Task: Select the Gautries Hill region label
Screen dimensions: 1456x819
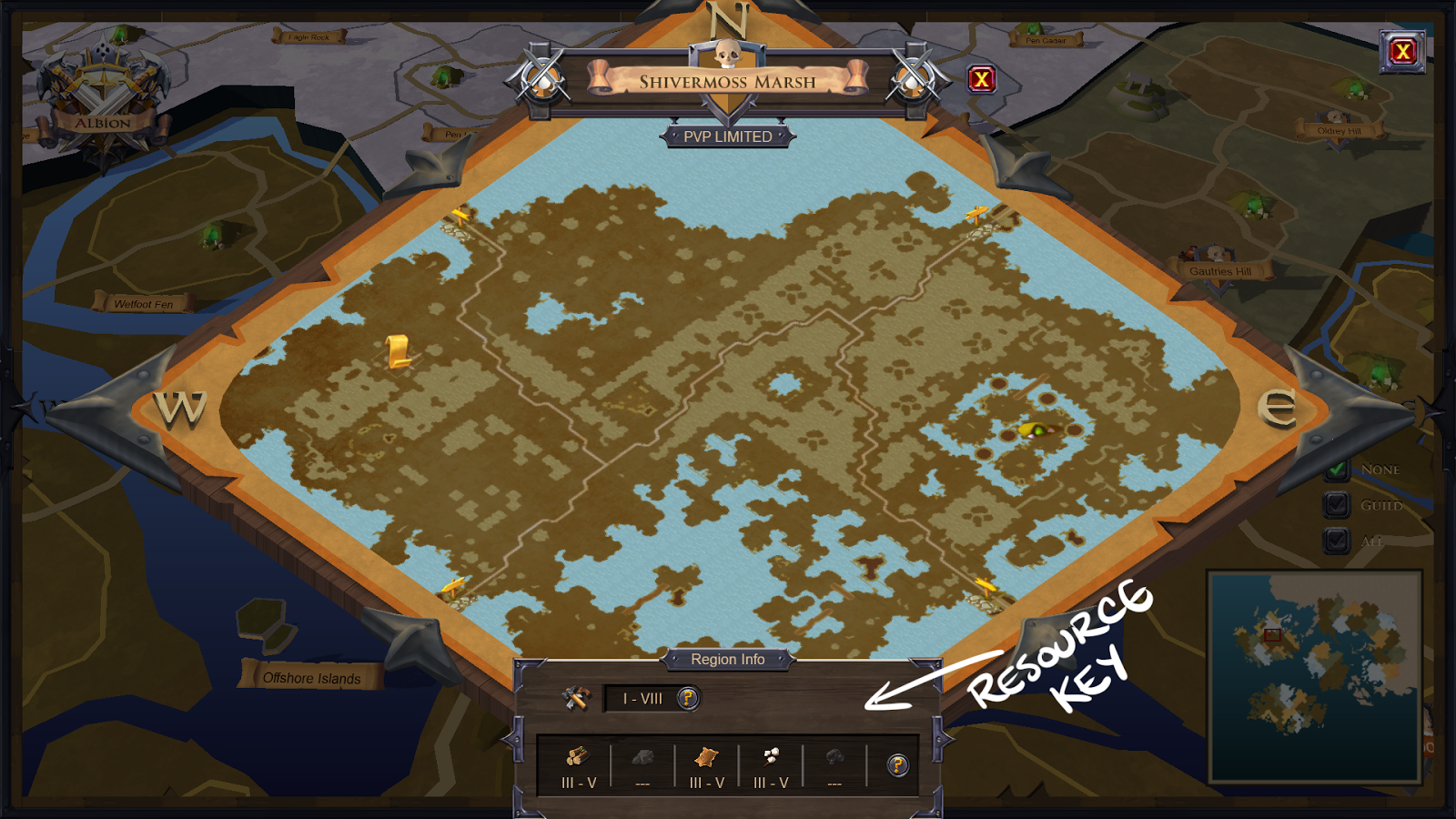Action: [x=1222, y=270]
